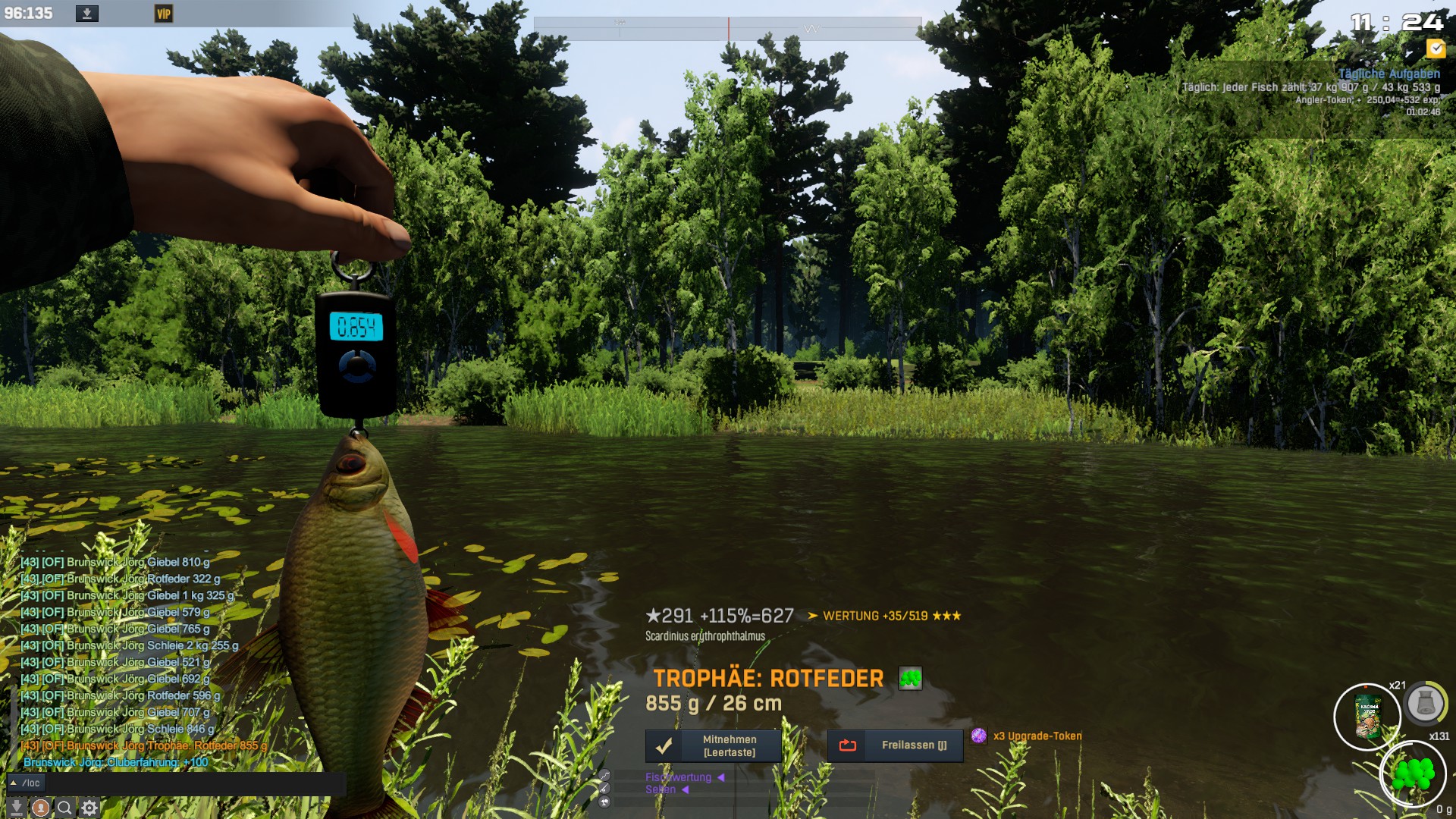Click the download arrow icon below chat
Screen dimensions: 1456x819
pyautogui.click(x=17, y=808)
